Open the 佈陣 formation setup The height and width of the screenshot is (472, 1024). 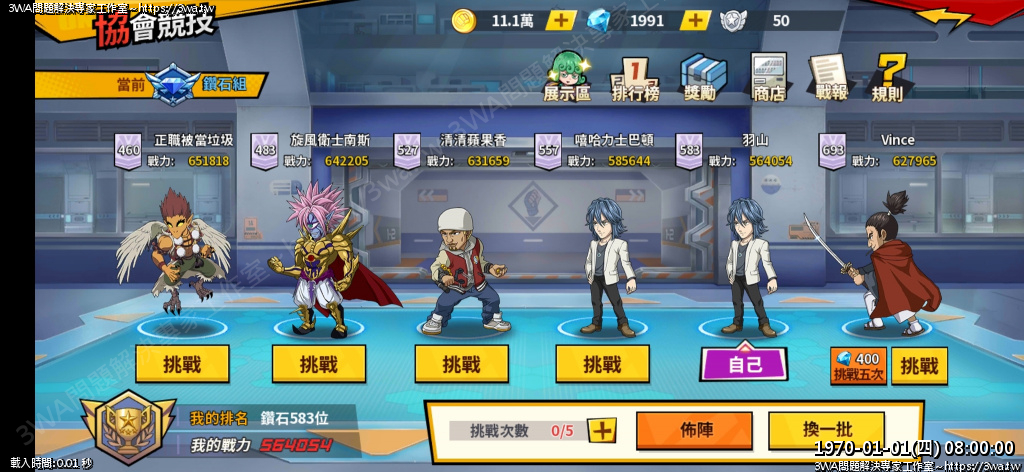[694, 430]
